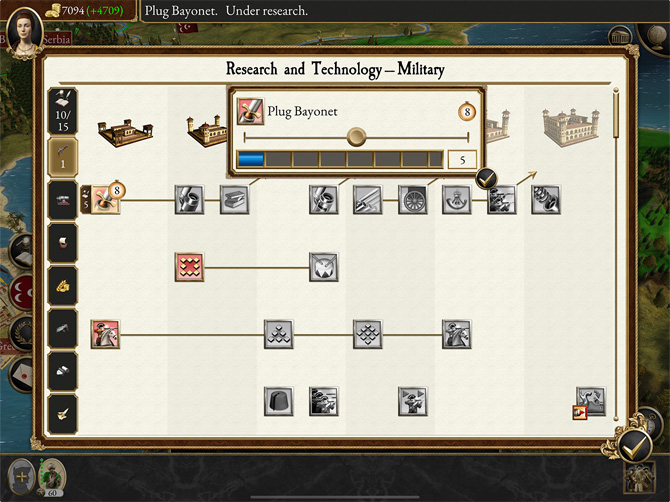
Task: Close research screen with large checkmark button
Action: point(634,444)
